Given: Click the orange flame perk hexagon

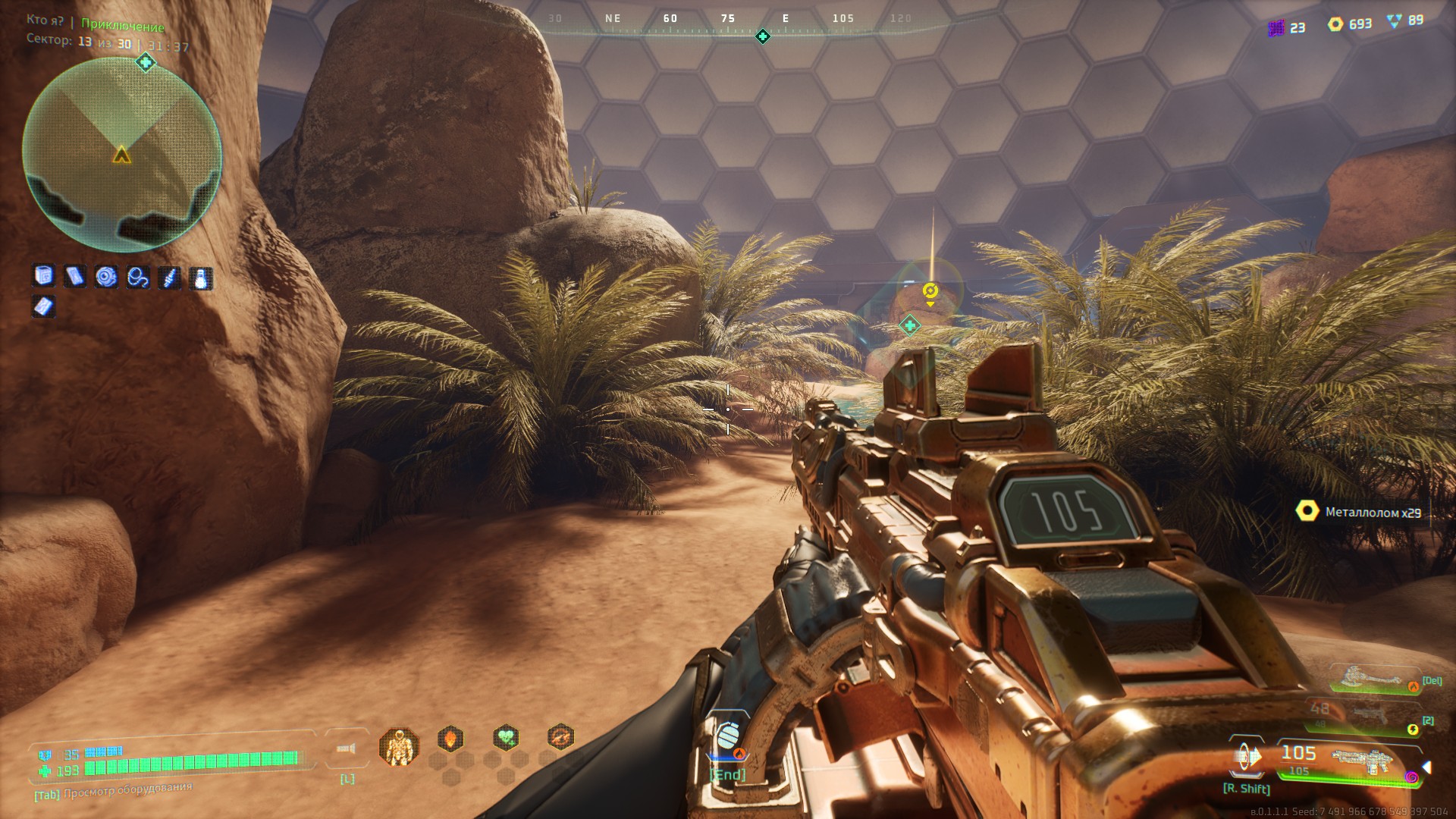Looking at the screenshot, I should tap(450, 738).
